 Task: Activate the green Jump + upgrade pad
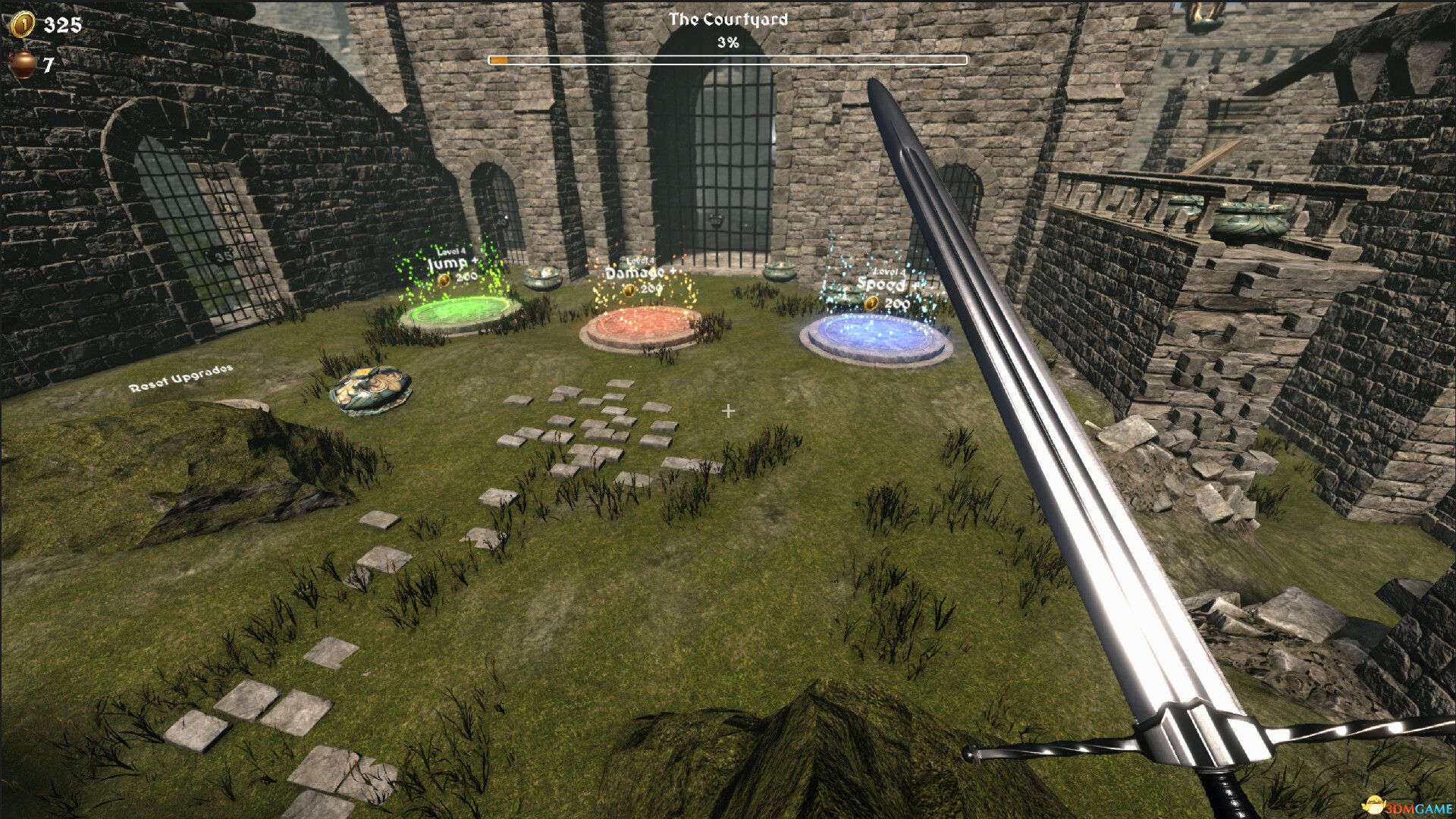pyautogui.click(x=455, y=309)
